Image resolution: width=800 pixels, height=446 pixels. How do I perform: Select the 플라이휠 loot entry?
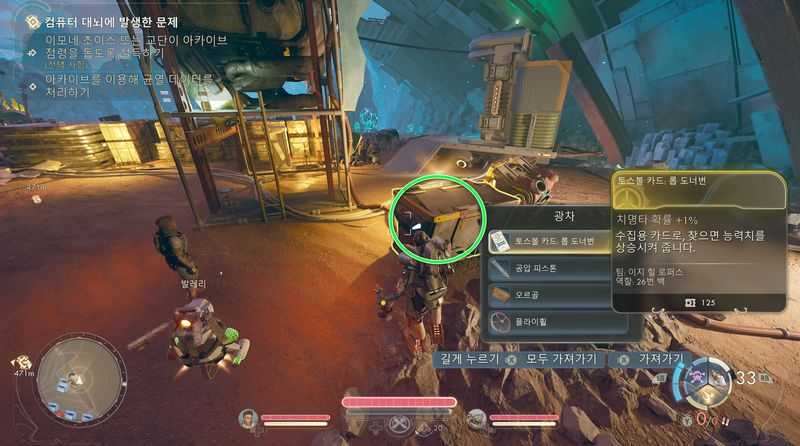(x=548, y=321)
